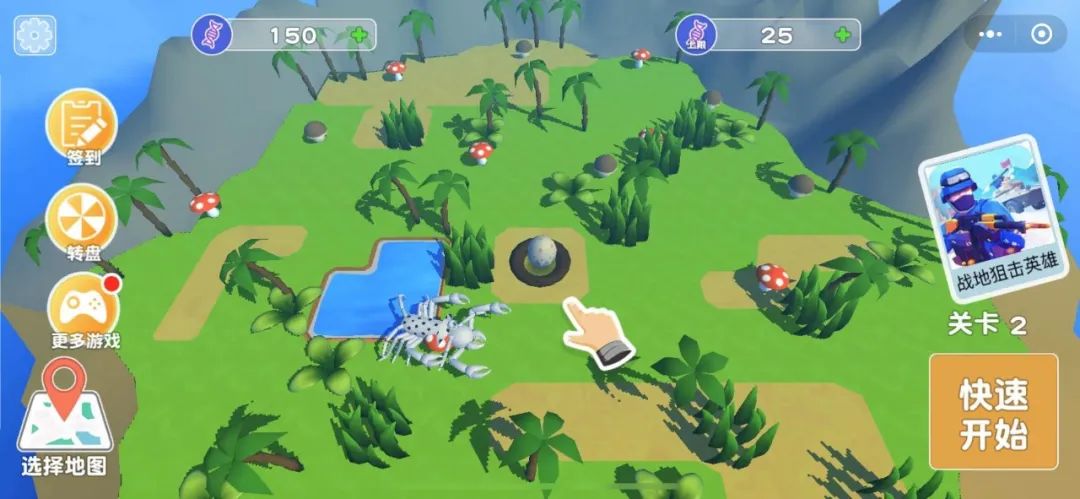Open 选择地图 map selection
Image resolution: width=1080 pixels, height=499 pixels.
(x=64, y=420)
